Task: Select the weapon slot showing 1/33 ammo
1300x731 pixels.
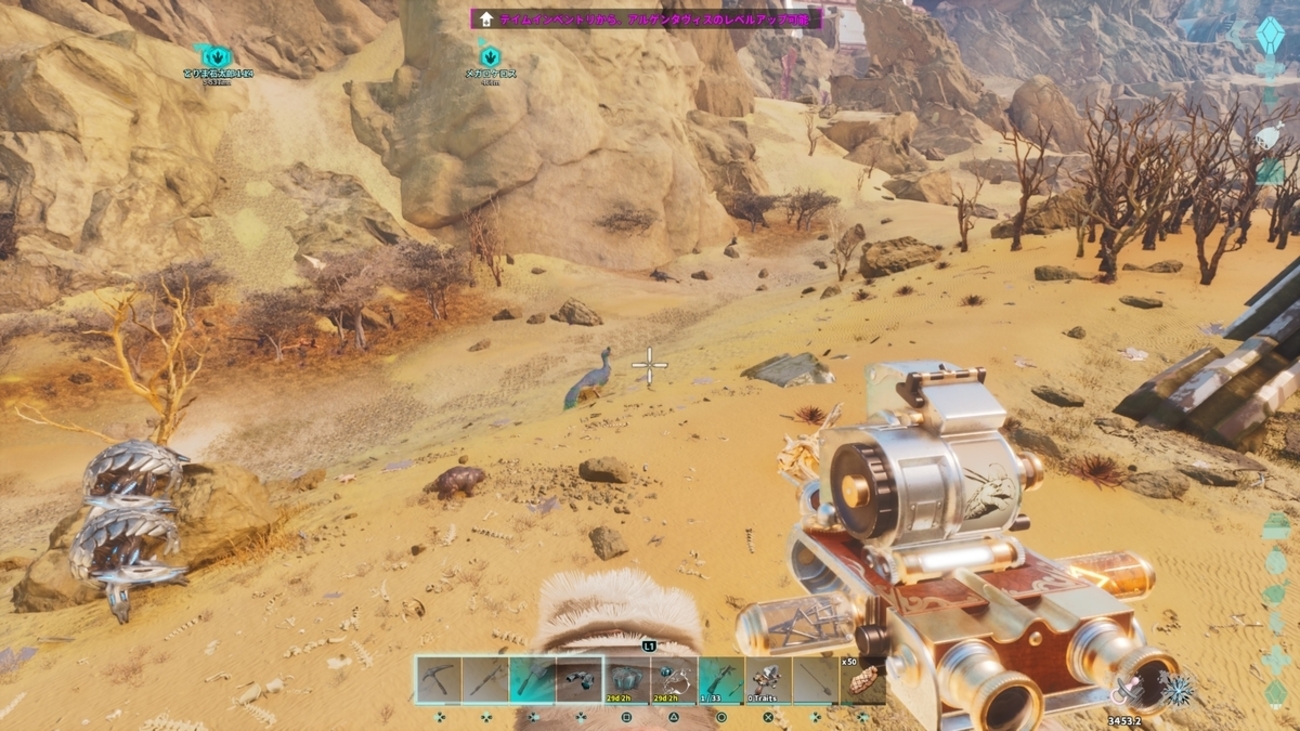Action: pos(721,680)
